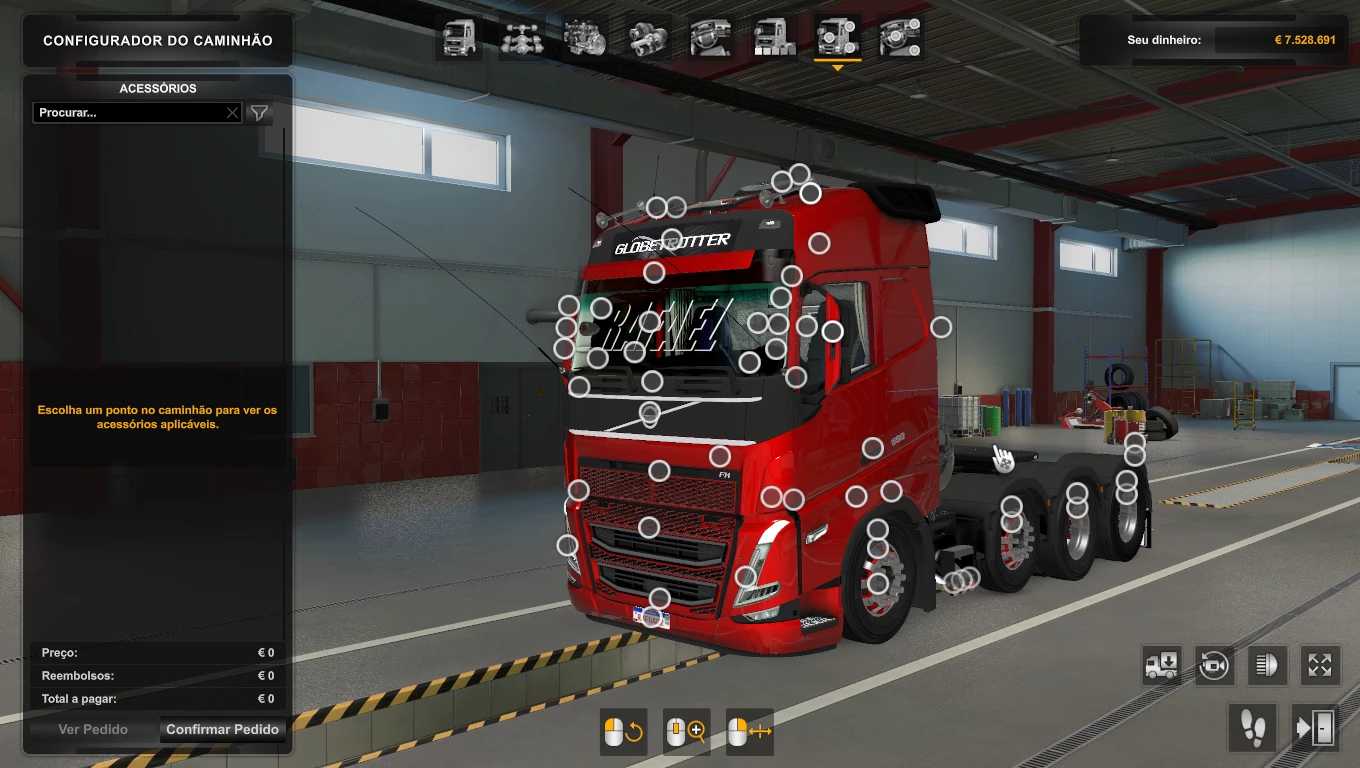Screen dimensions: 1360x768
Task: Switch to the steering wheel interior tab
Action: coord(710,38)
